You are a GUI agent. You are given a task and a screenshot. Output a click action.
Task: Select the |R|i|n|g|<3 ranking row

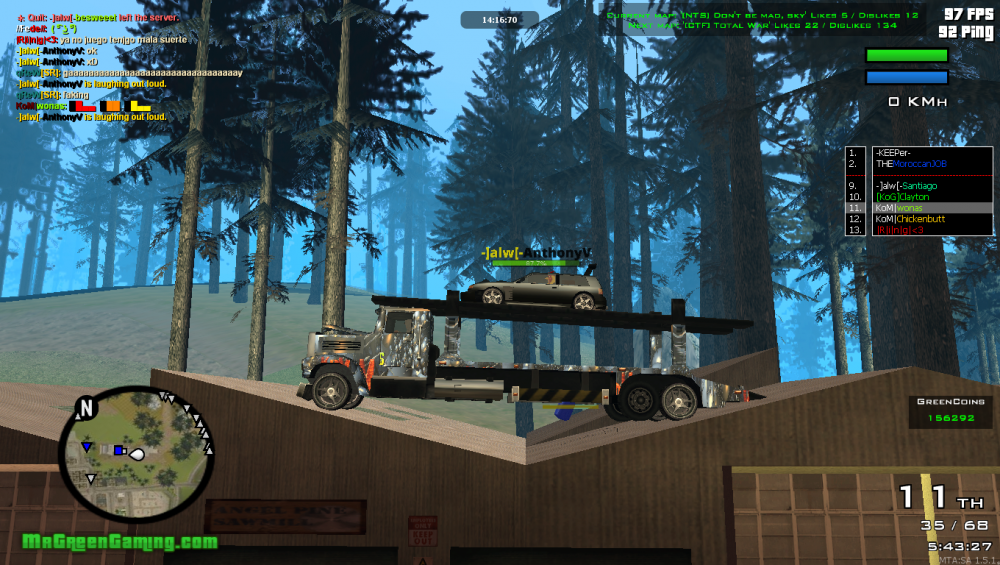900,230
